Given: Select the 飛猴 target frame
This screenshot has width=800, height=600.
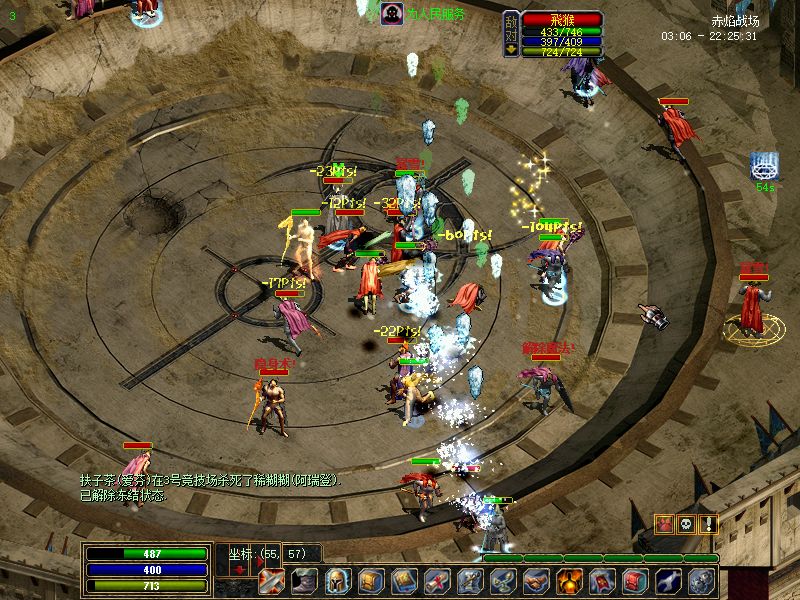Looking at the screenshot, I should (x=561, y=19).
